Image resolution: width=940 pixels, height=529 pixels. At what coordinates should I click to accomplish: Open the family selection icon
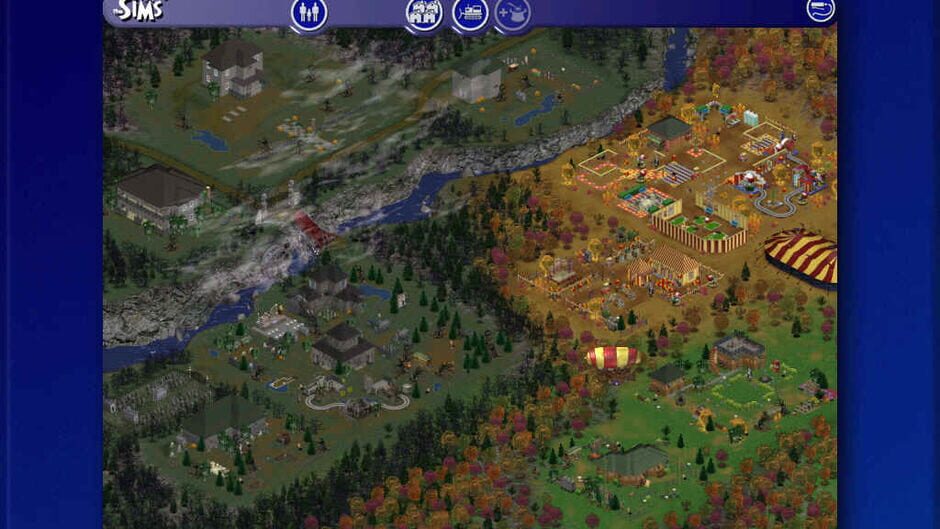tap(309, 13)
